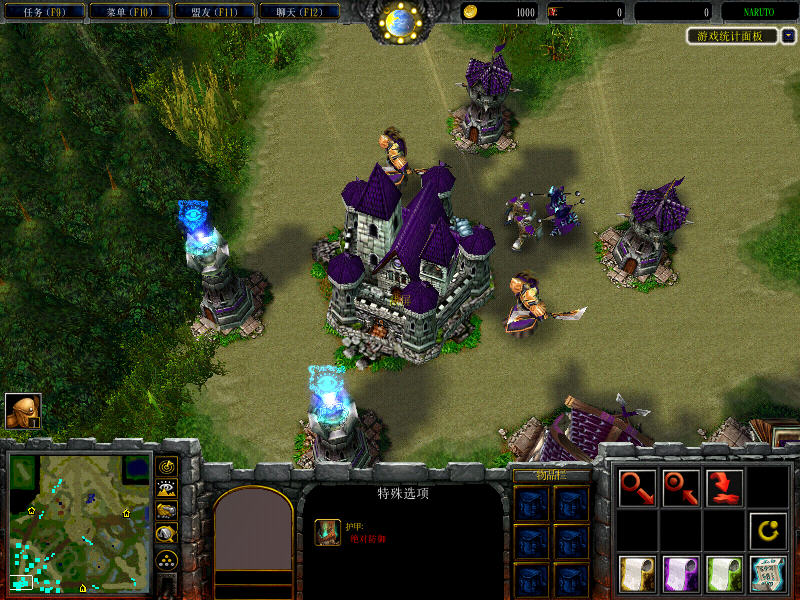Activate the red curved down-arrow command

725,487
